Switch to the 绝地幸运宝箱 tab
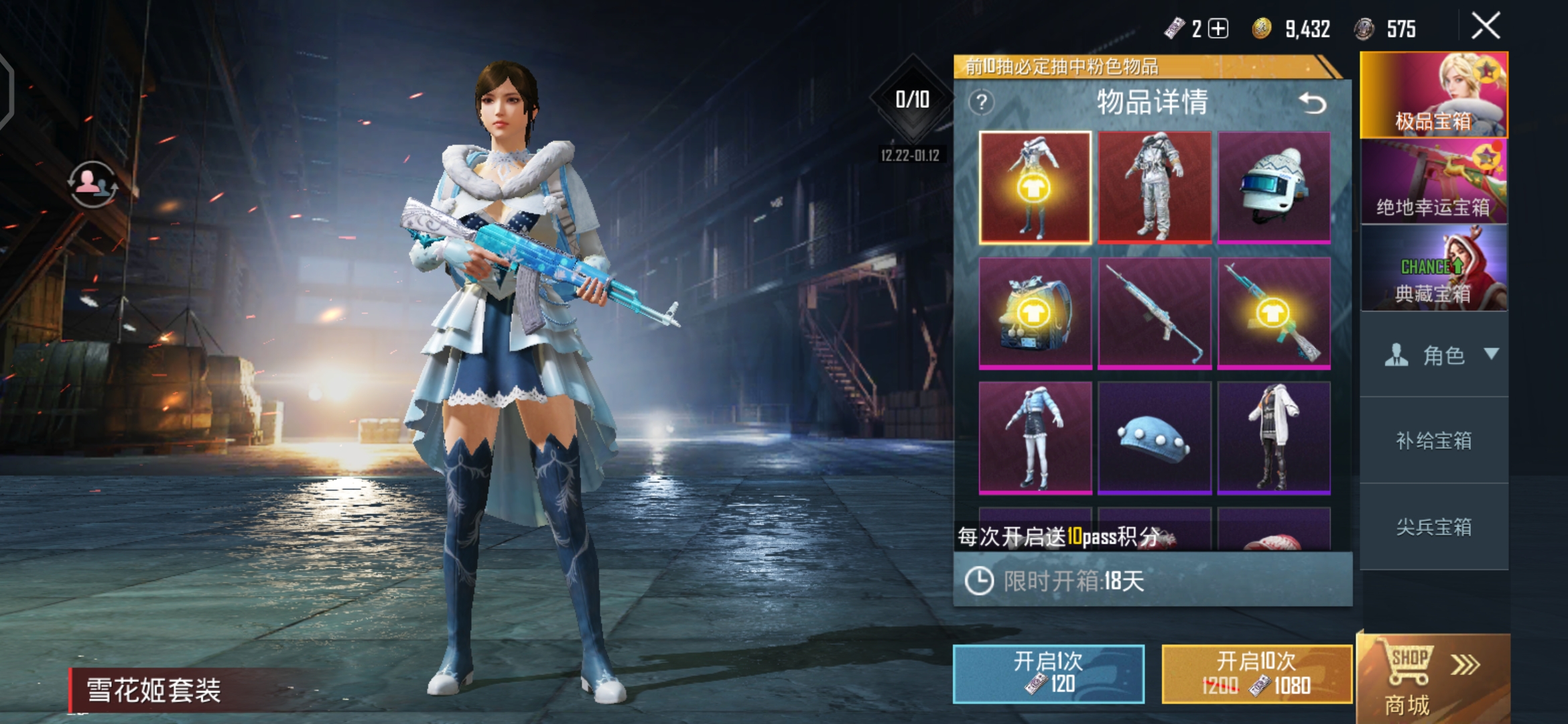The width and height of the screenshot is (1568, 724). (x=1434, y=182)
